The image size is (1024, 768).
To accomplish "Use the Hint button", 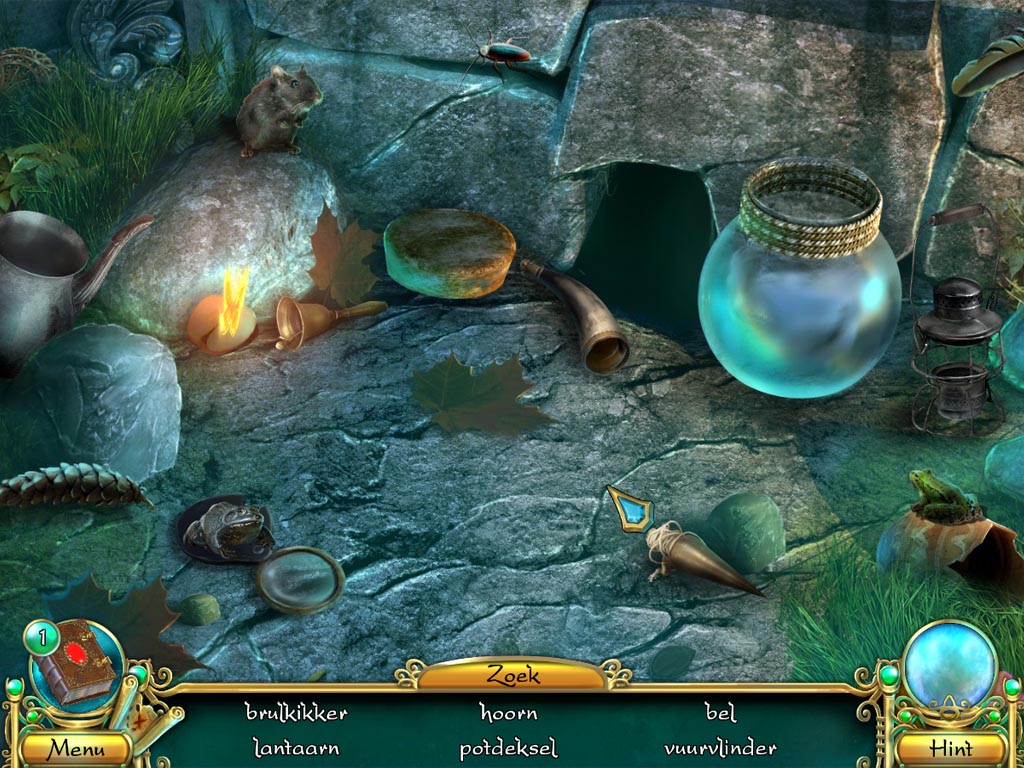I will (x=950, y=747).
